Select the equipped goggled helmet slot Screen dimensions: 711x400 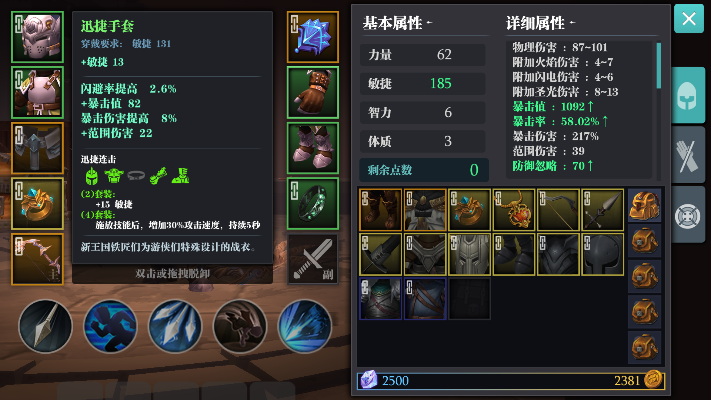click(31, 37)
